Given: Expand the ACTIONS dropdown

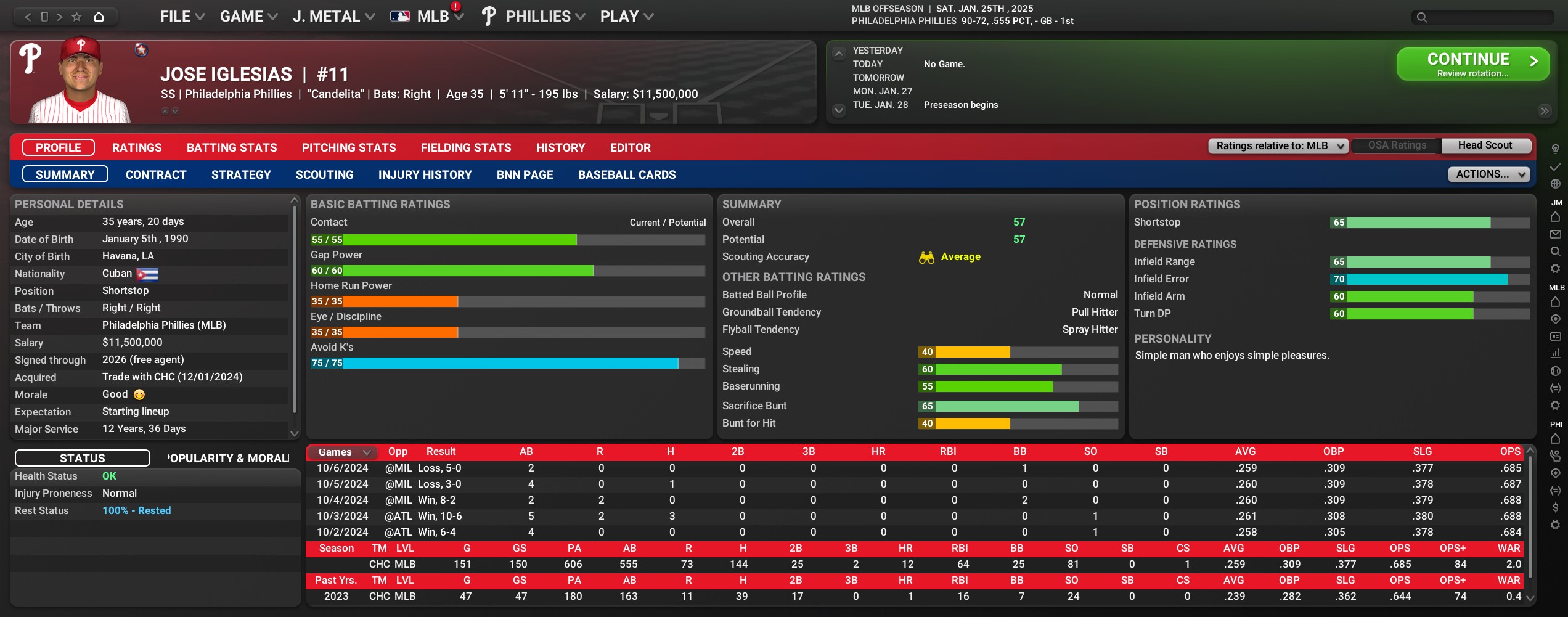Looking at the screenshot, I should 1488,174.
